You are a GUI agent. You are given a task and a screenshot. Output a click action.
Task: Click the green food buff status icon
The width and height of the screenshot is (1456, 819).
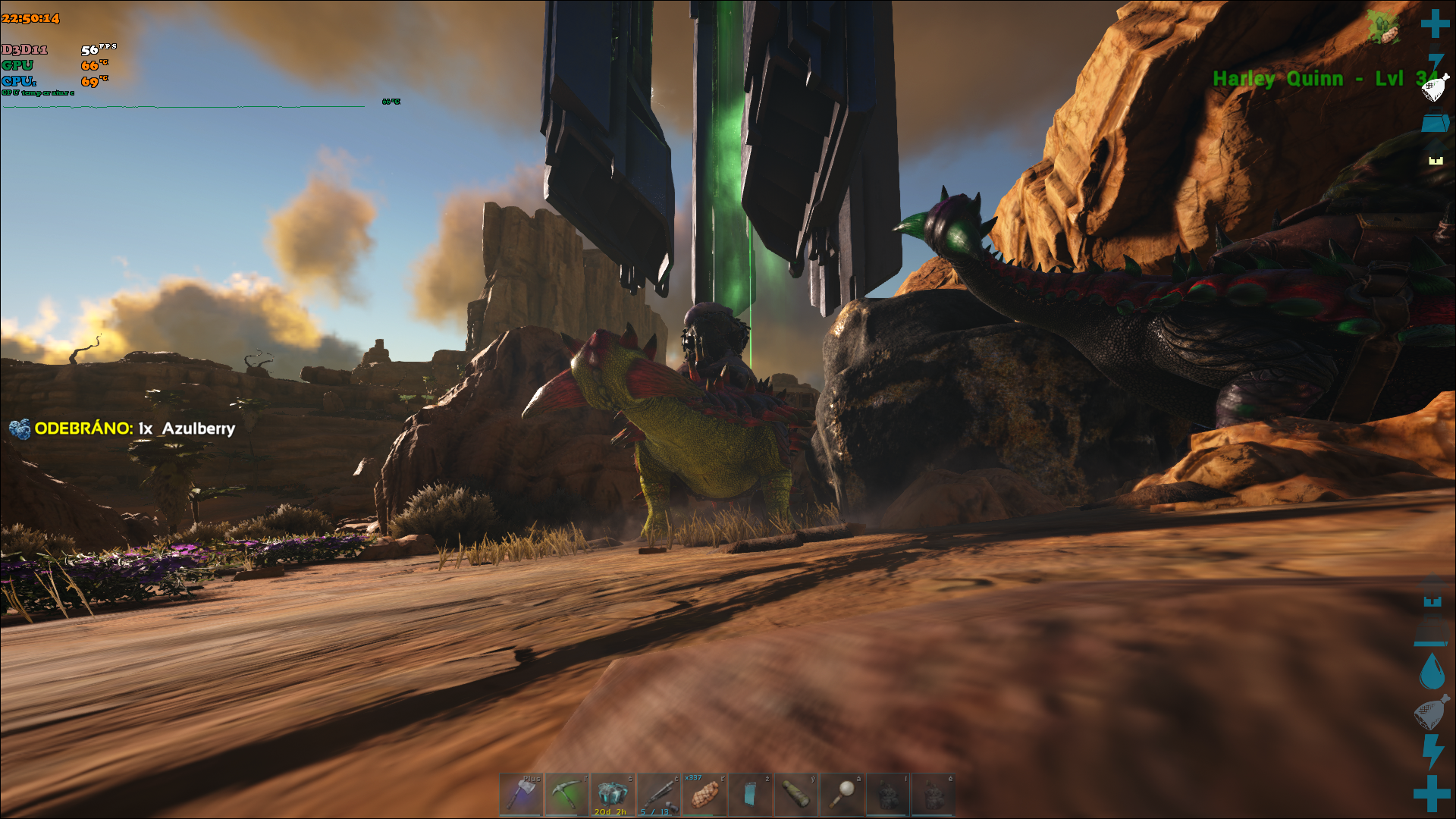tap(1383, 27)
